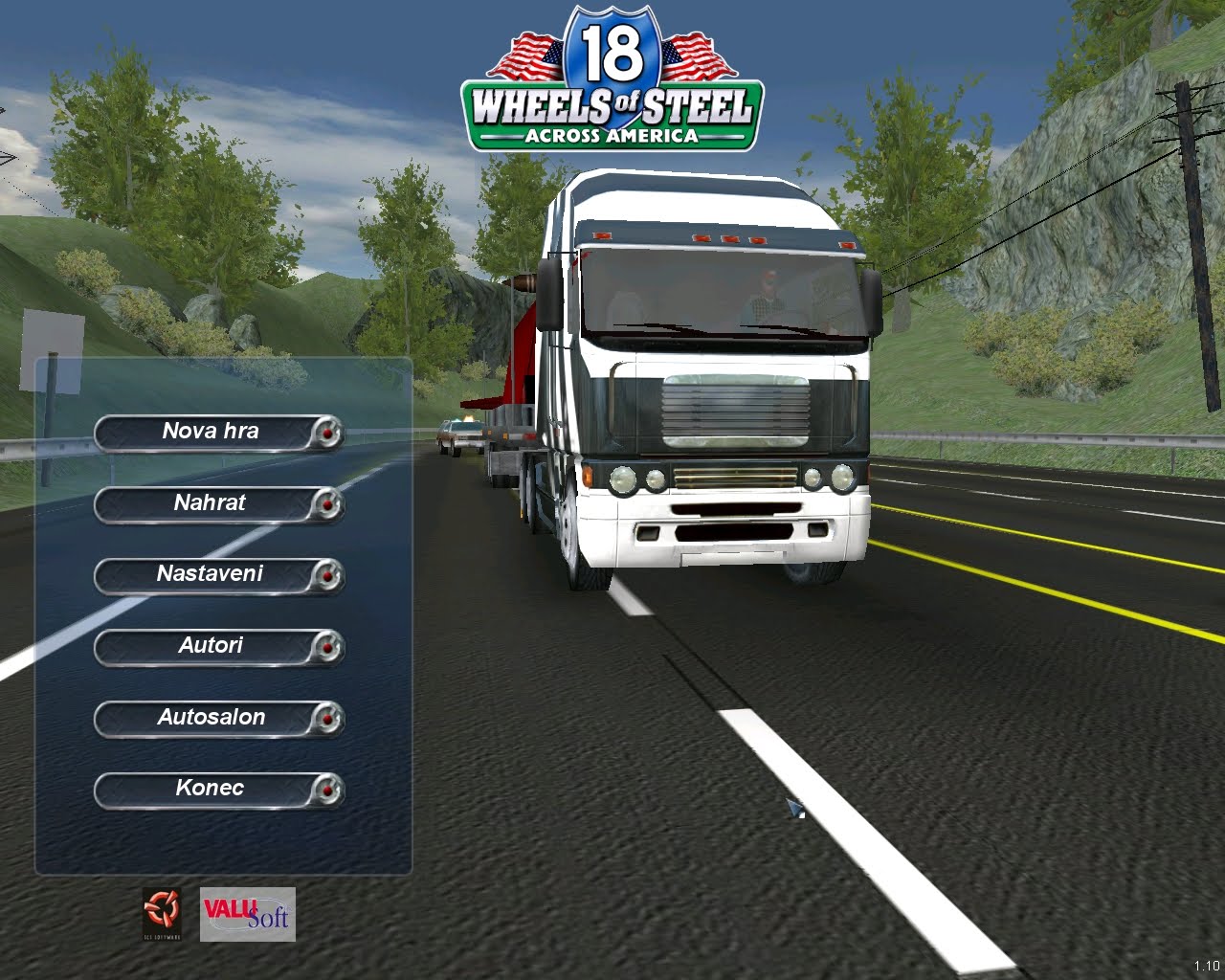Click the ValuSoft publisher logo
This screenshot has height=980, width=1225.
pos(247,914)
